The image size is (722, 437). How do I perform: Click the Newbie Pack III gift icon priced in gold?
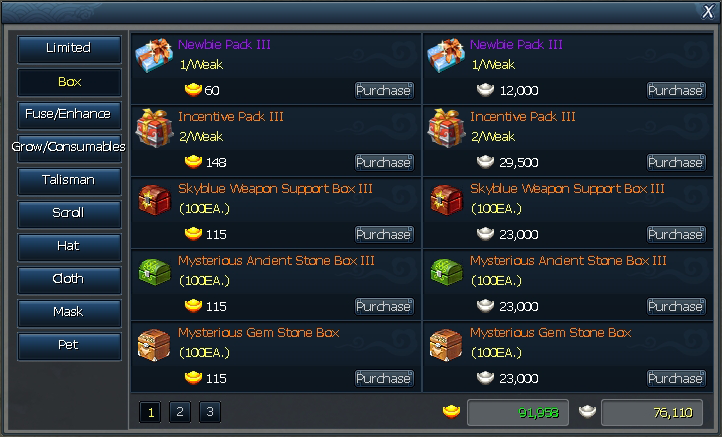pyautogui.click(x=153, y=56)
